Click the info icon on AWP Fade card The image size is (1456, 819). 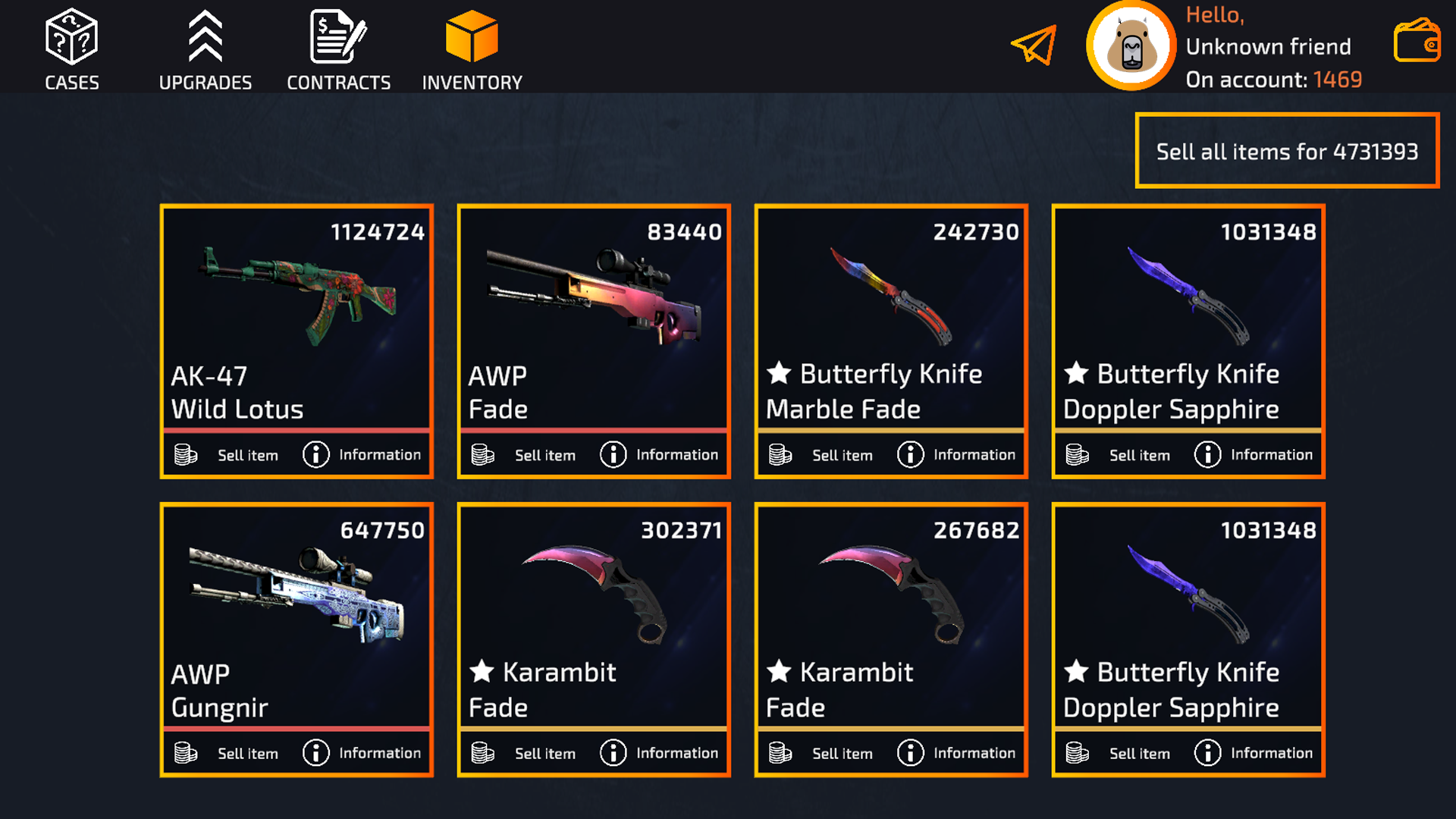pos(611,454)
